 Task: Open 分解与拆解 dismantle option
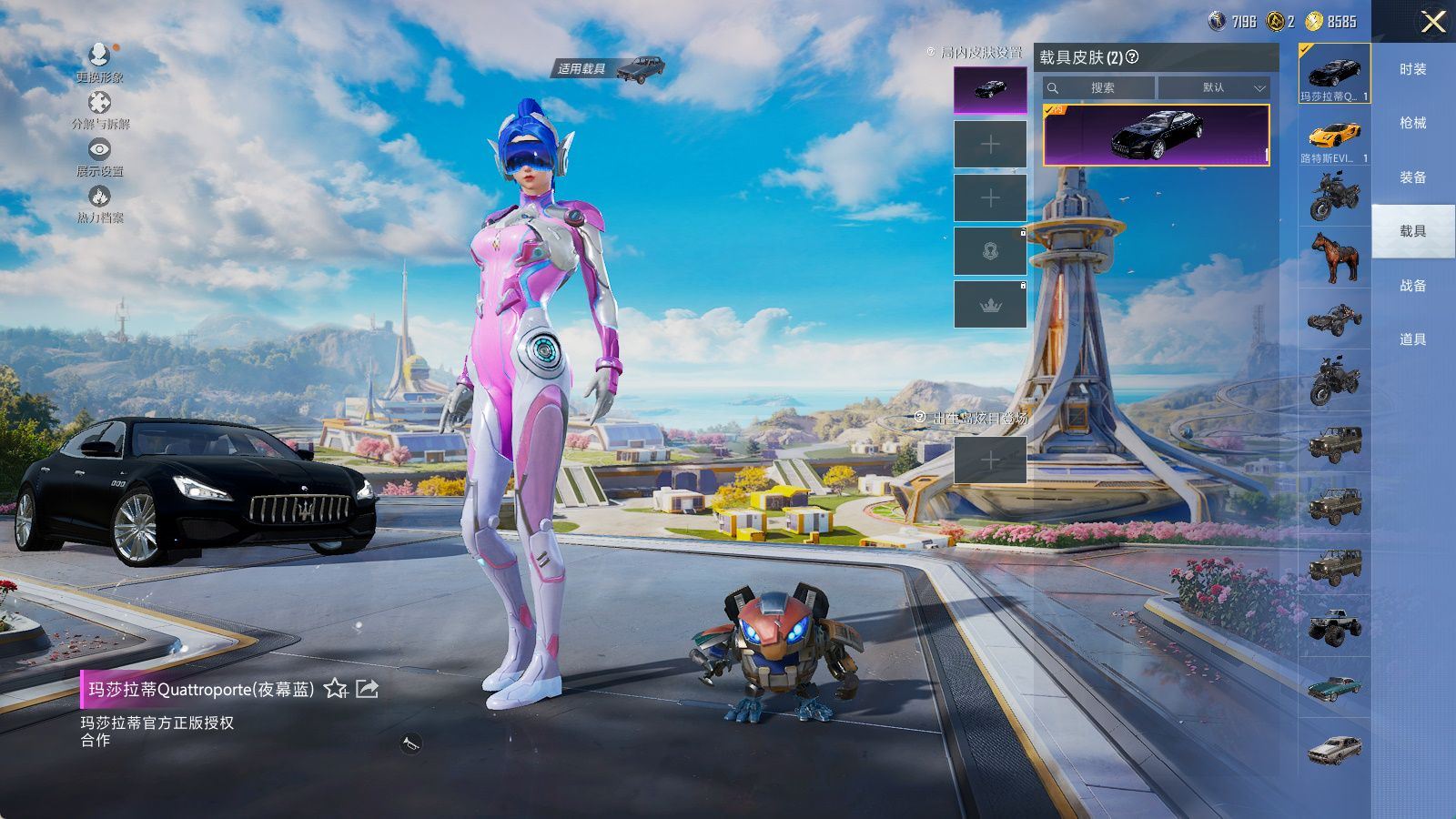pos(99,109)
